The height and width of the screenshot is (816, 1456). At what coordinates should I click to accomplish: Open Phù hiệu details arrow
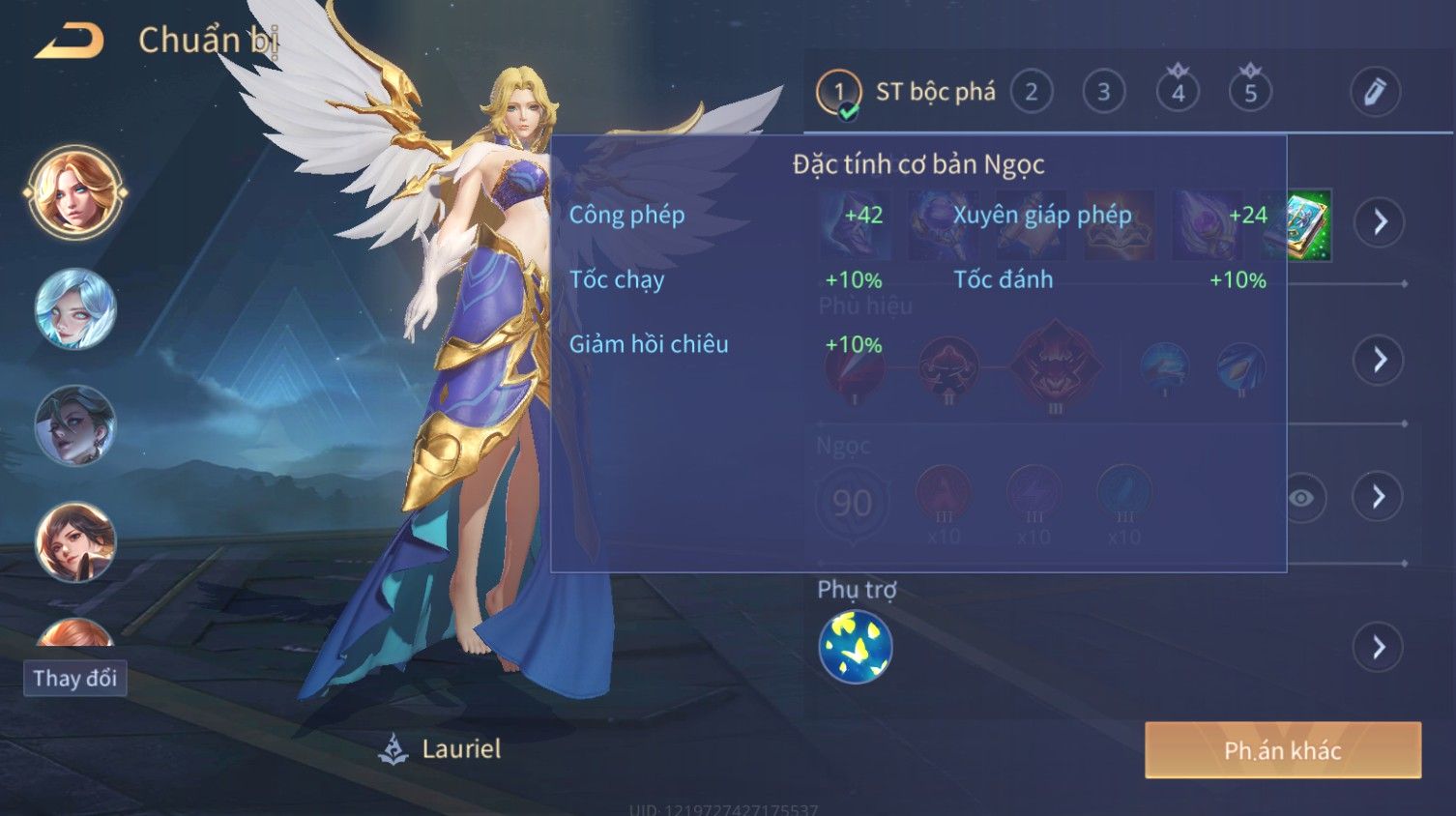tap(1379, 360)
